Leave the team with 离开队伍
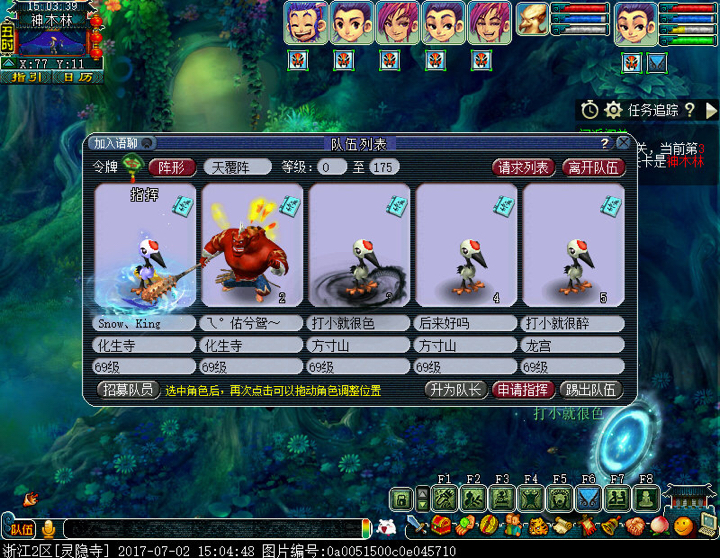720x558 pixels. pyautogui.click(x=594, y=167)
